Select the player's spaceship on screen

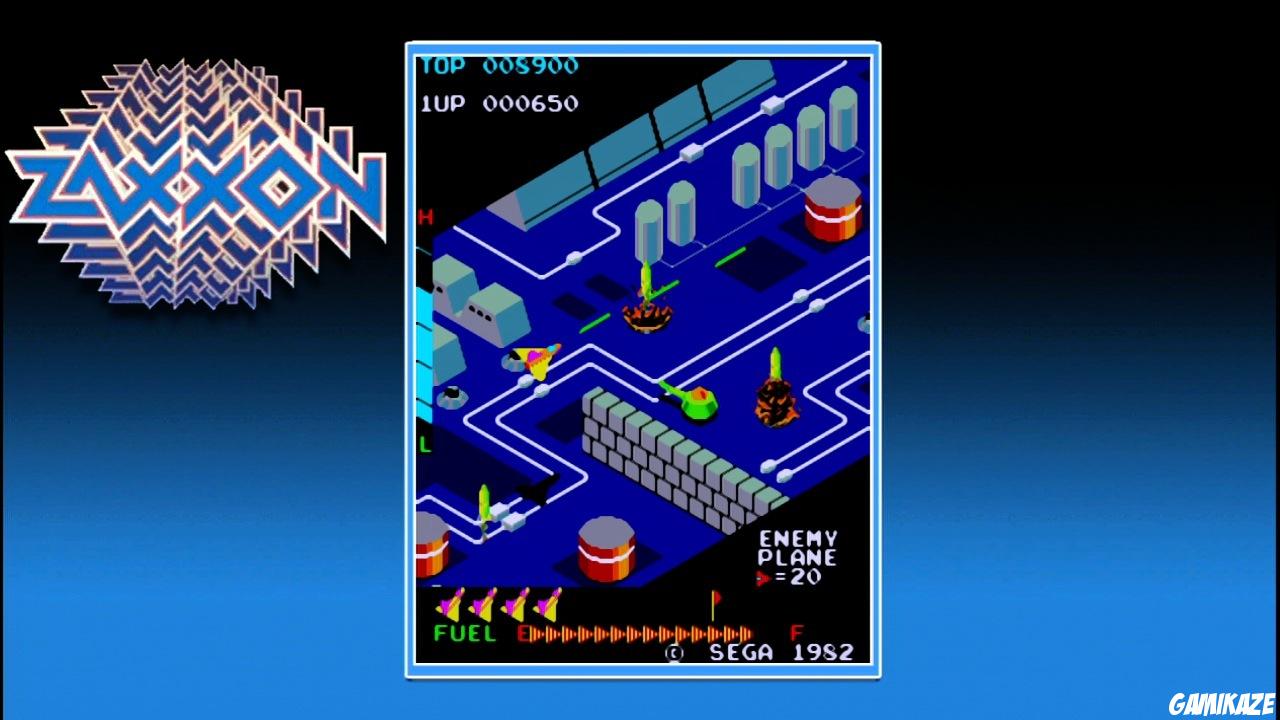tap(538, 358)
